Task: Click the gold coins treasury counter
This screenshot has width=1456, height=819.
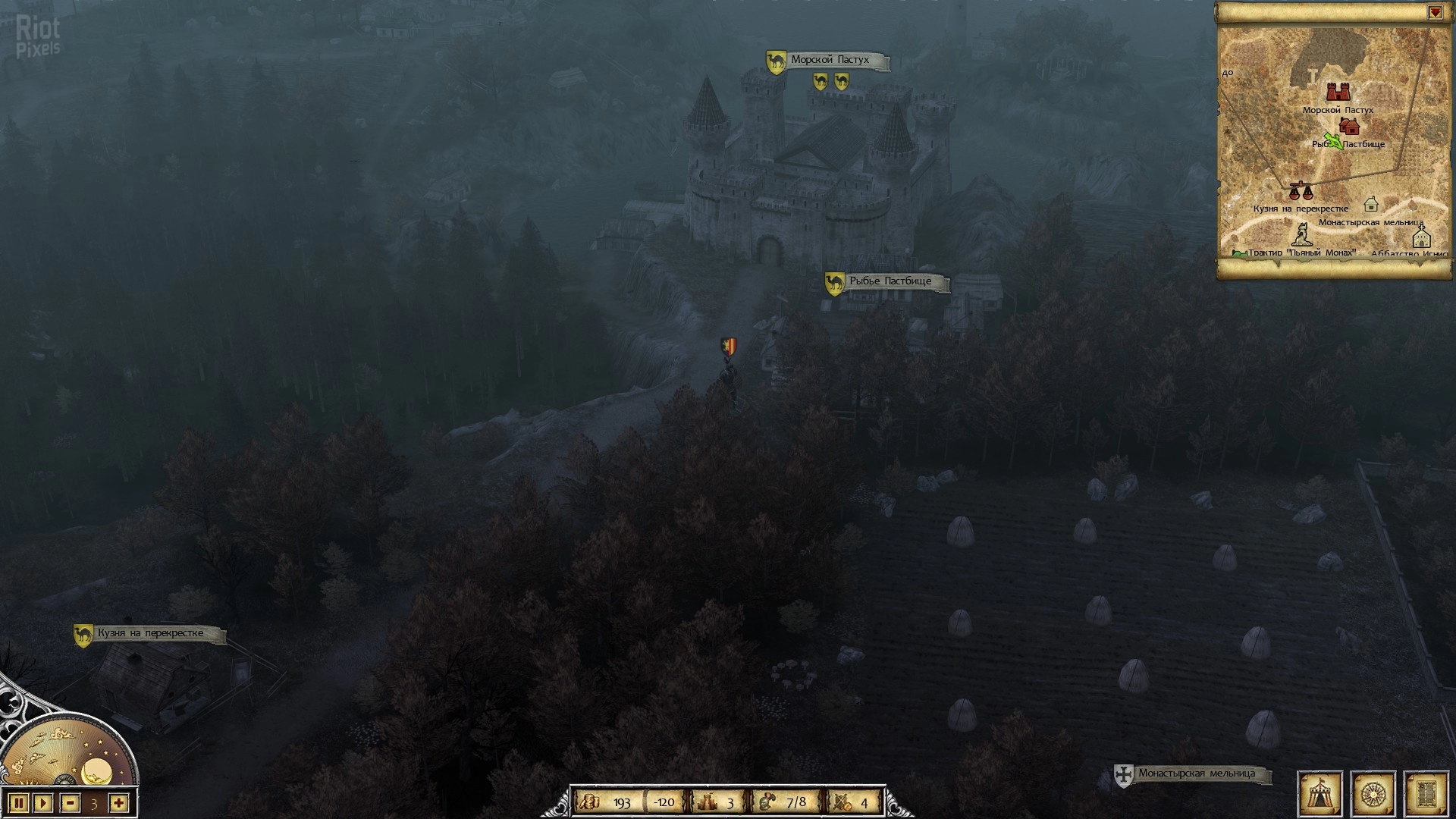Action: [609, 802]
